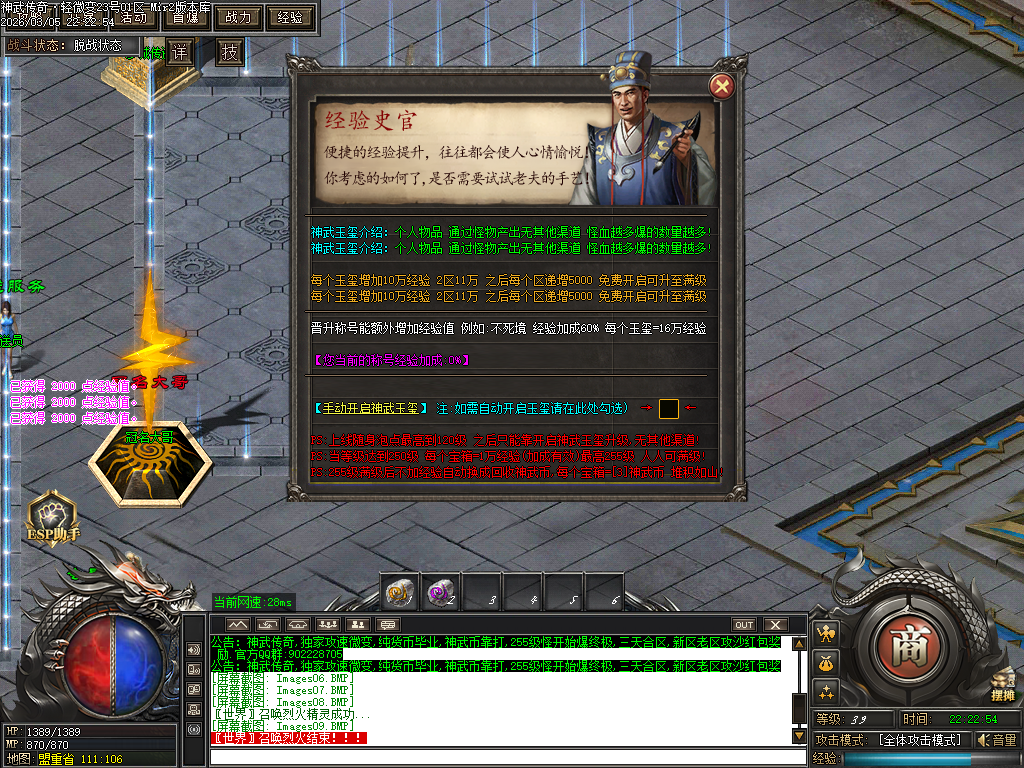Use the orange spiral stone in slot 1
Screen dimensions: 1024x768
coord(400,594)
